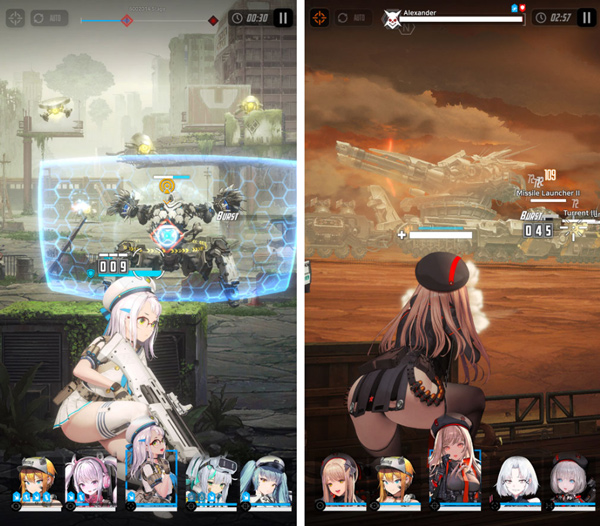Toggle auto mode next to Alexander's health bar
This screenshot has width=600, height=526.
[x=355, y=18]
